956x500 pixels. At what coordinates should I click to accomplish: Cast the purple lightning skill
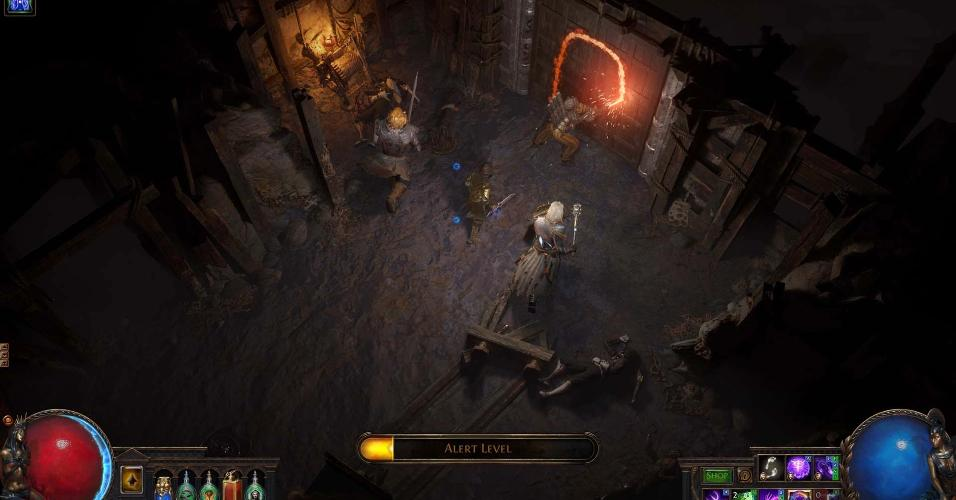pyautogui.click(x=826, y=467)
